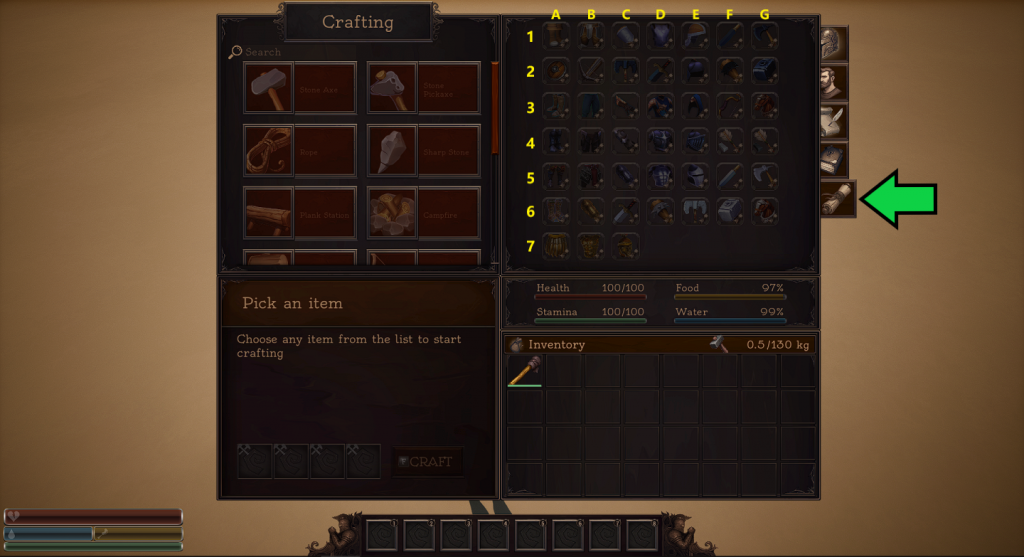
Task: Click the CRAFT button
Action: pyautogui.click(x=427, y=461)
